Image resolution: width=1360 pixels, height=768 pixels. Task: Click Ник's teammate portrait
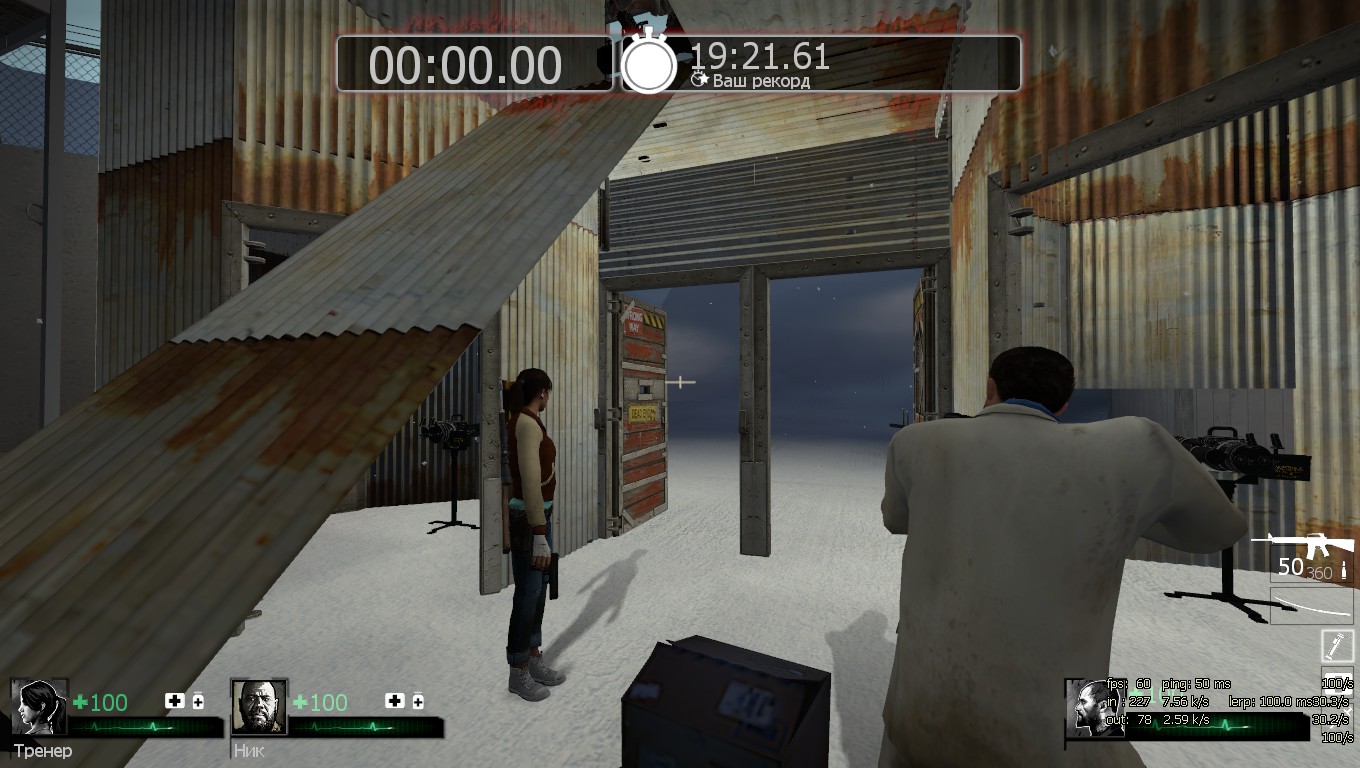pyautogui.click(x=259, y=707)
